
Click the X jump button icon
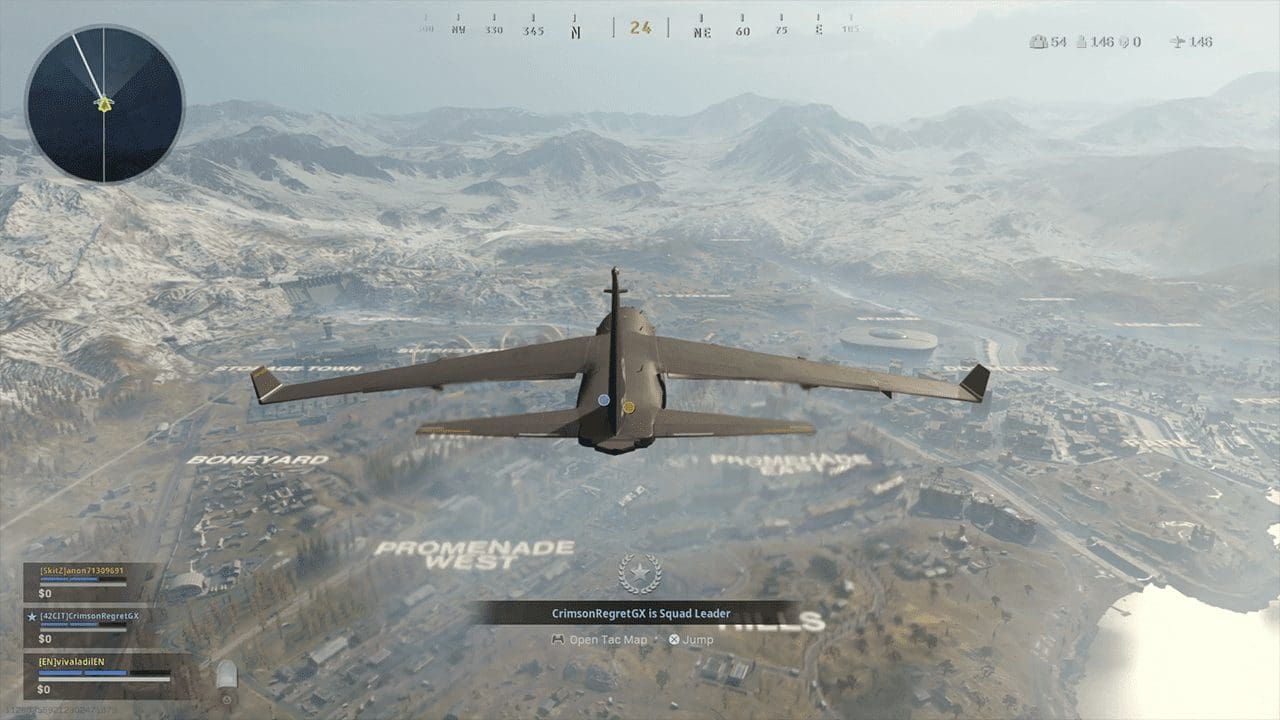click(x=675, y=640)
